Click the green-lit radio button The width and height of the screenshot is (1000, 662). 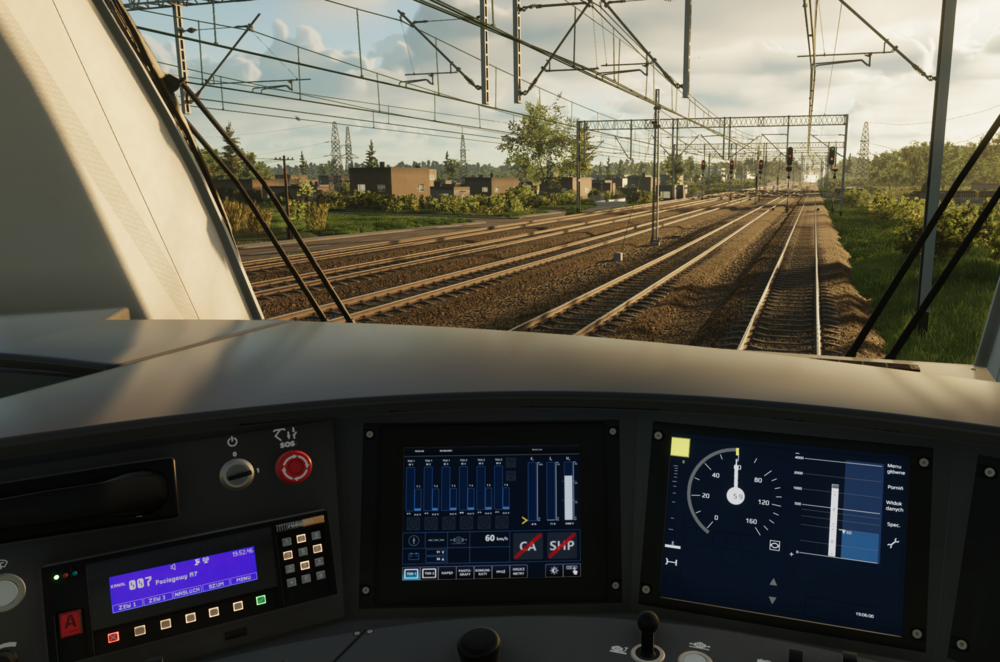pyautogui.click(x=261, y=600)
